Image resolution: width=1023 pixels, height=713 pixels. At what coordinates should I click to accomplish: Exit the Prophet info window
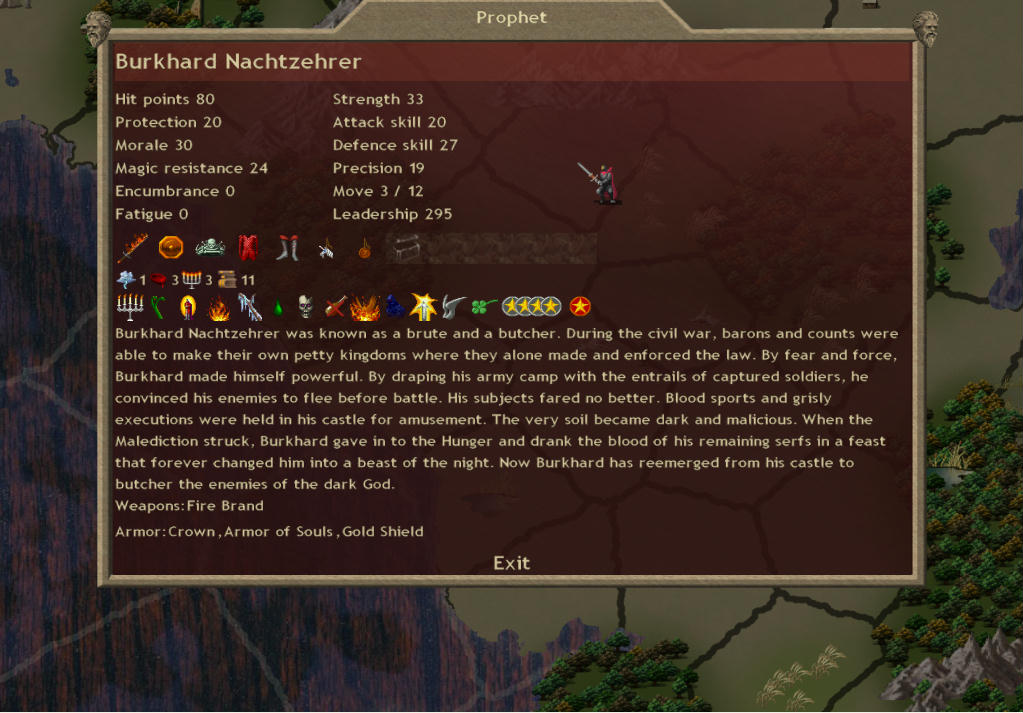click(511, 563)
